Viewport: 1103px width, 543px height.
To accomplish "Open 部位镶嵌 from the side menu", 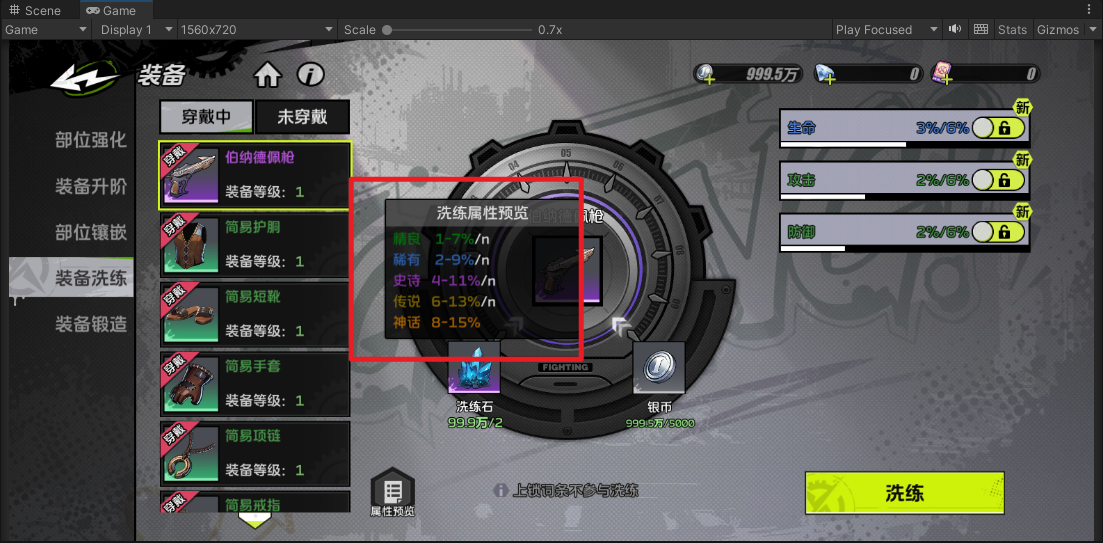I will coord(90,233).
